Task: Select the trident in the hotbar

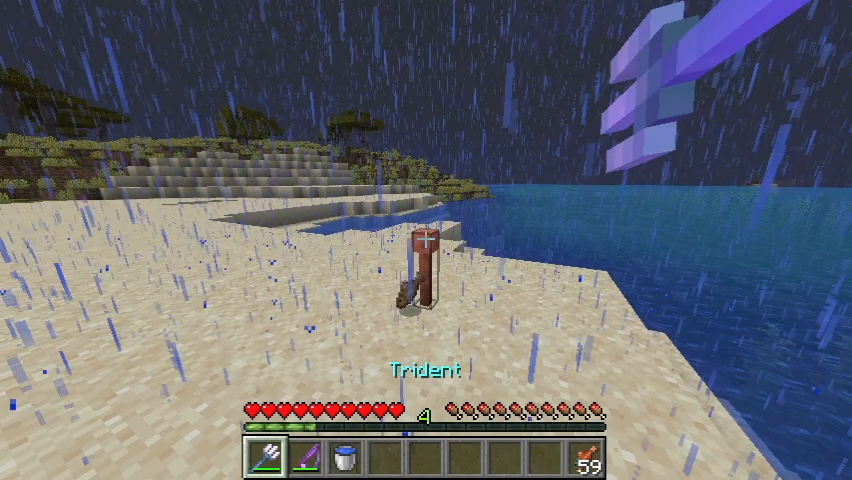Action: [x=265, y=458]
